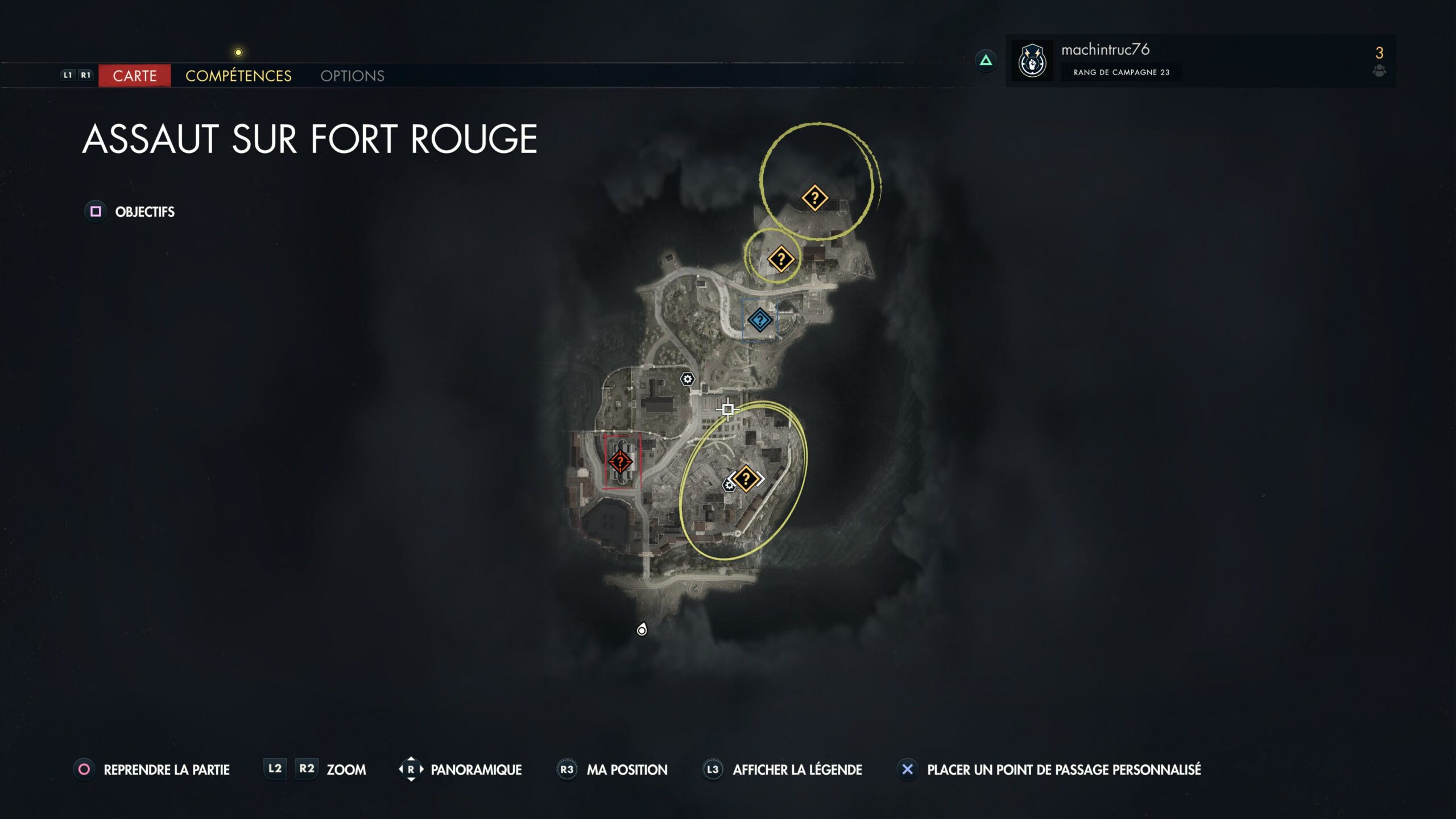Select the orange marker in the elongated oval zone
The width and height of the screenshot is (1456, 819).
pyautogui.click(x=746, y=478)
